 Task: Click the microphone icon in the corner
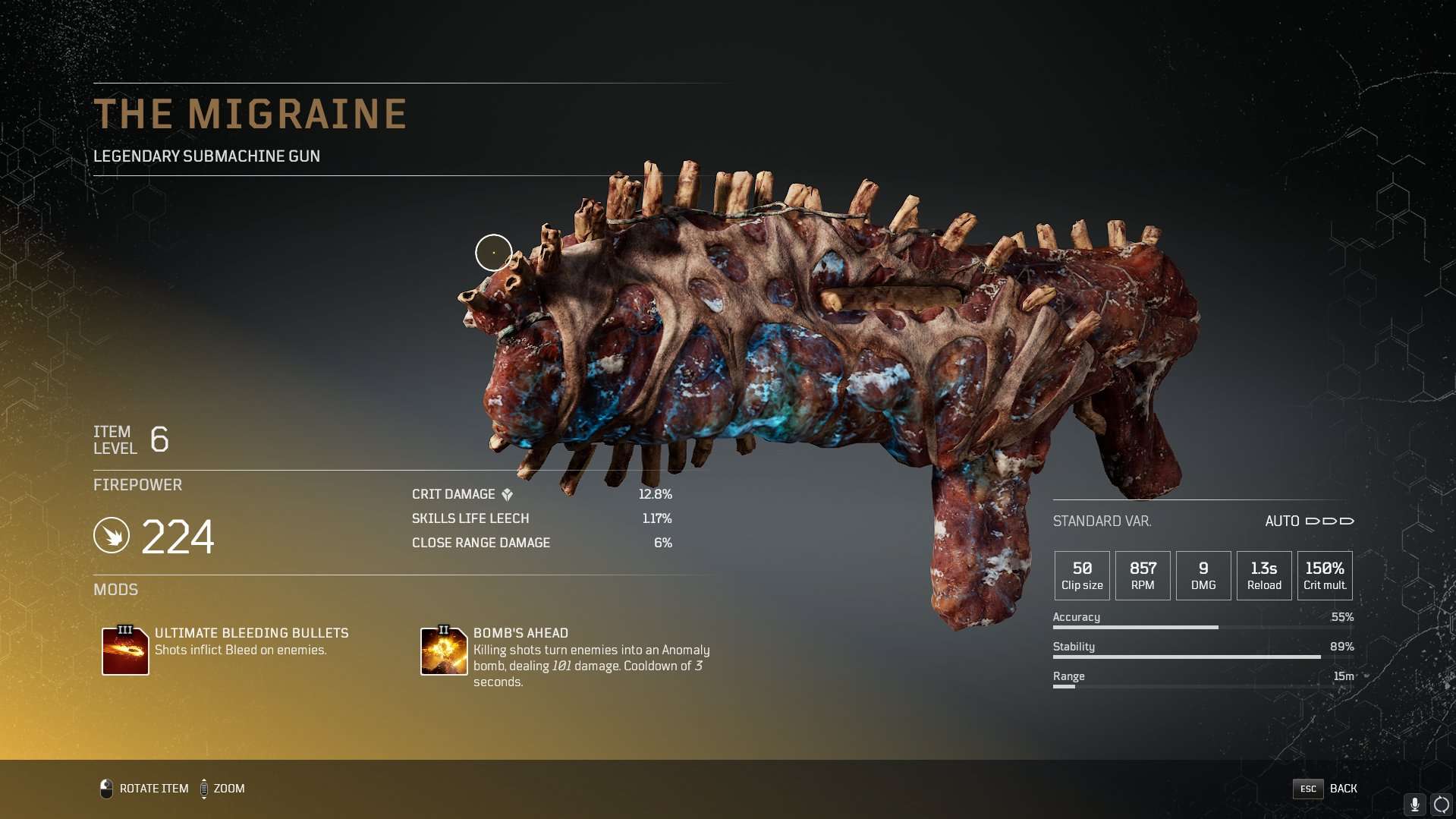1414,805
